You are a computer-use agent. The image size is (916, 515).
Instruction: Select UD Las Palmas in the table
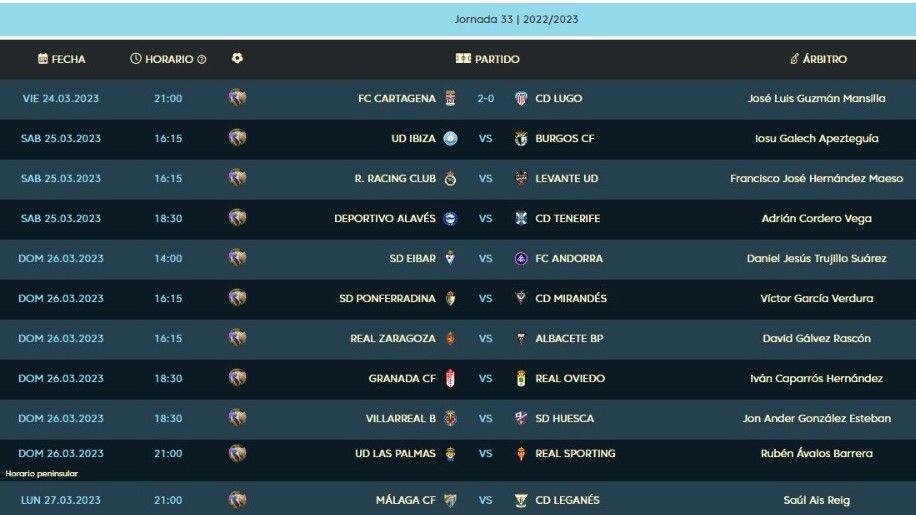tap(395, 453)
